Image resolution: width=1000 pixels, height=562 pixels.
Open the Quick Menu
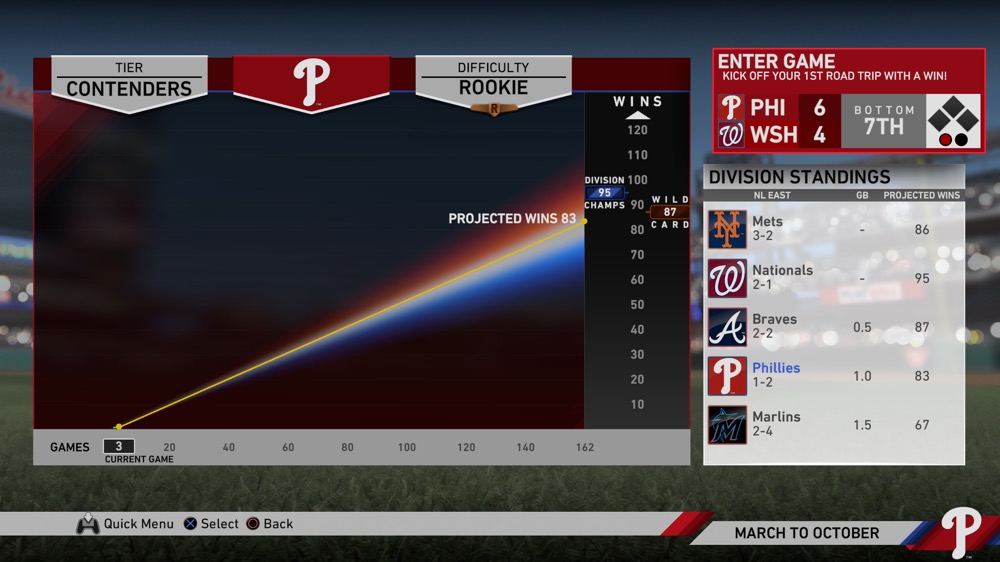click(125, 524)
